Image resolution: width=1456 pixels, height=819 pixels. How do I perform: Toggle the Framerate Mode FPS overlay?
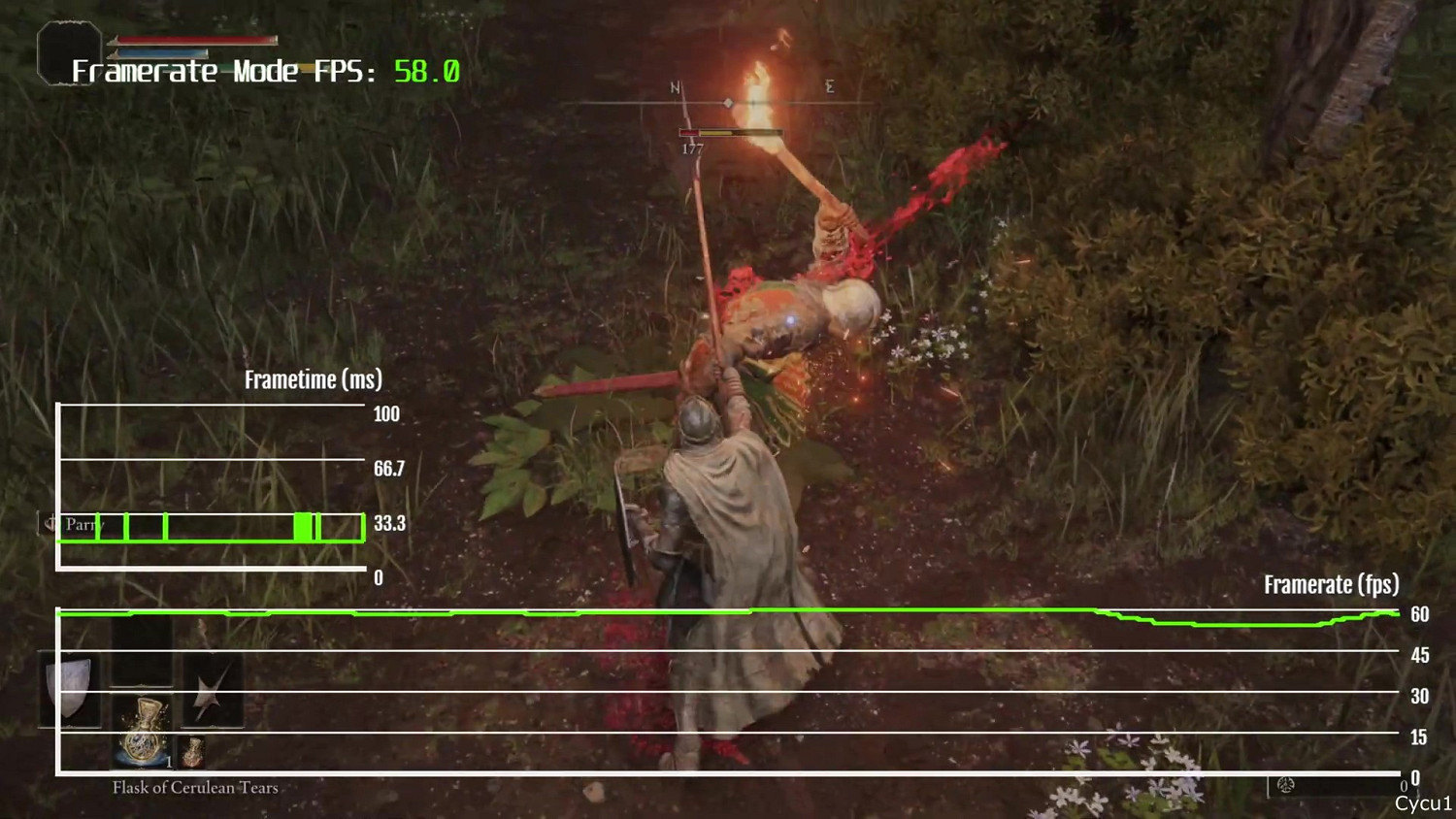point(262,71)
